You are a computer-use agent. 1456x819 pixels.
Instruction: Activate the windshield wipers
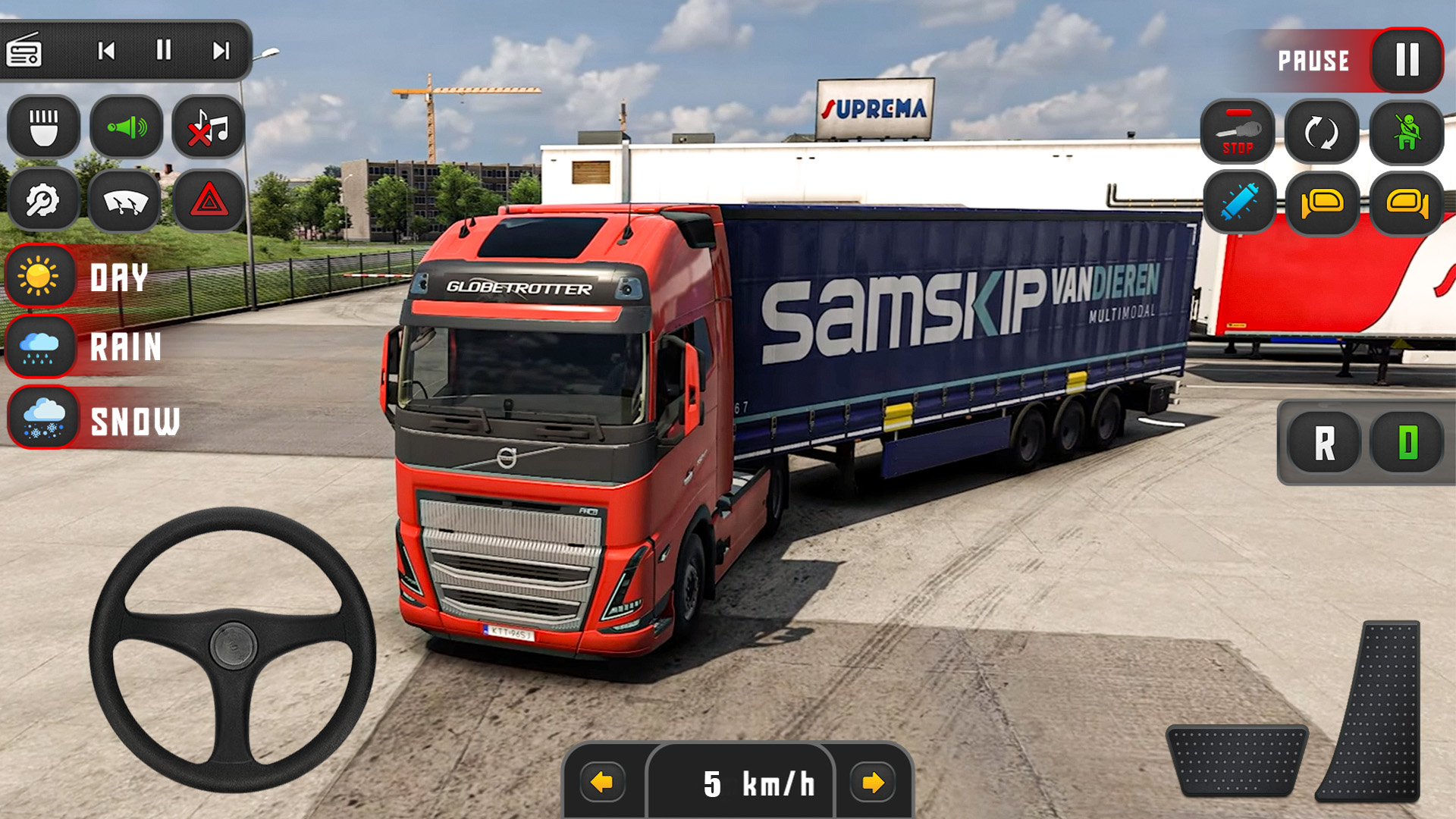tap(125, 201)
